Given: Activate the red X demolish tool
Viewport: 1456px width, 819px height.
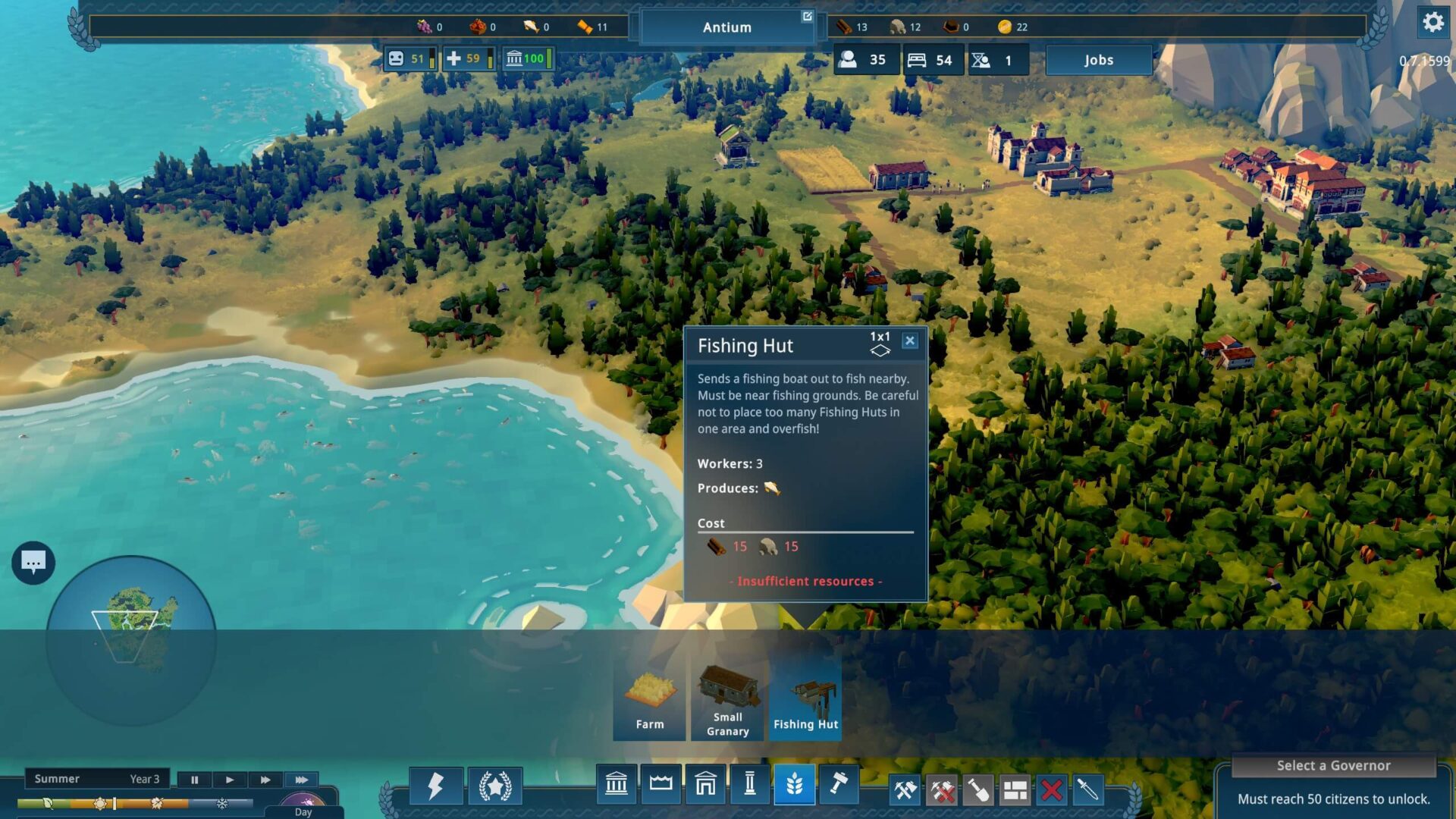Looking at the screenshot, I should coord(1051,791).
